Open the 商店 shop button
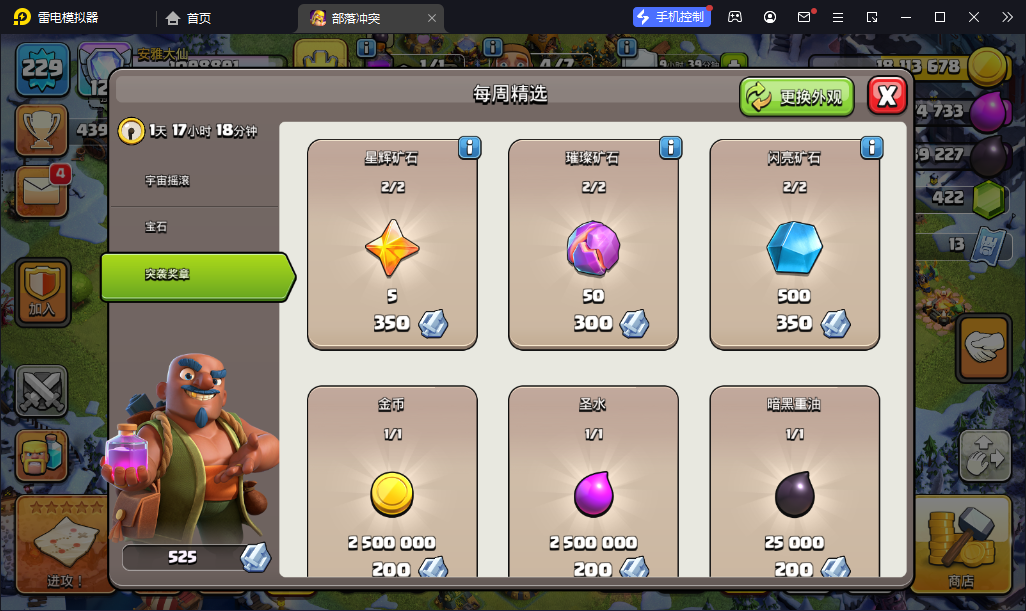 [960, 545]
